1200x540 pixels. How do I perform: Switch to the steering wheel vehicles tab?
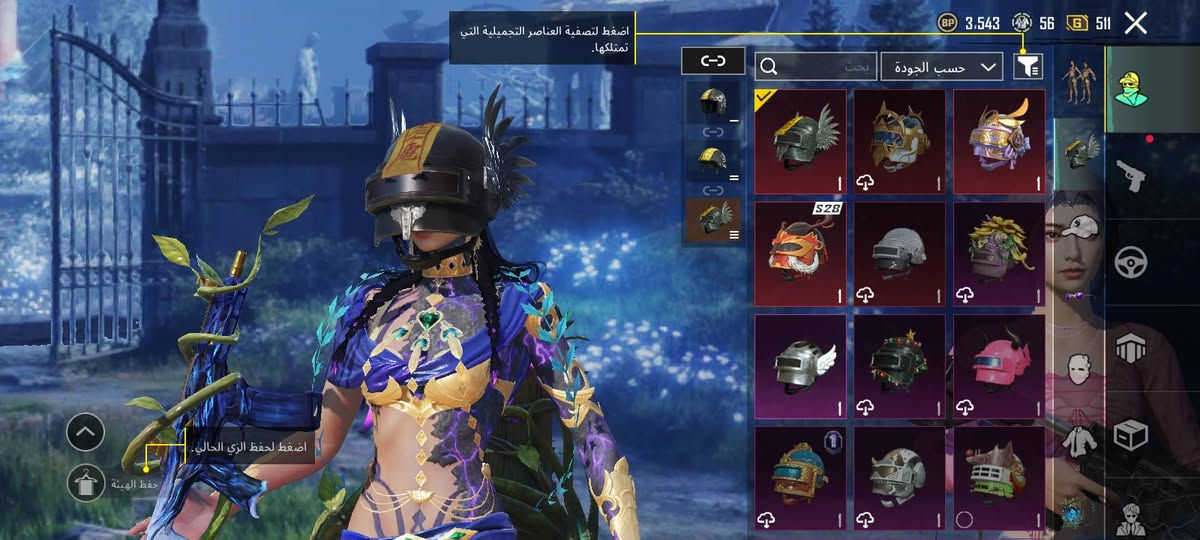click(x=1131, y=262)
